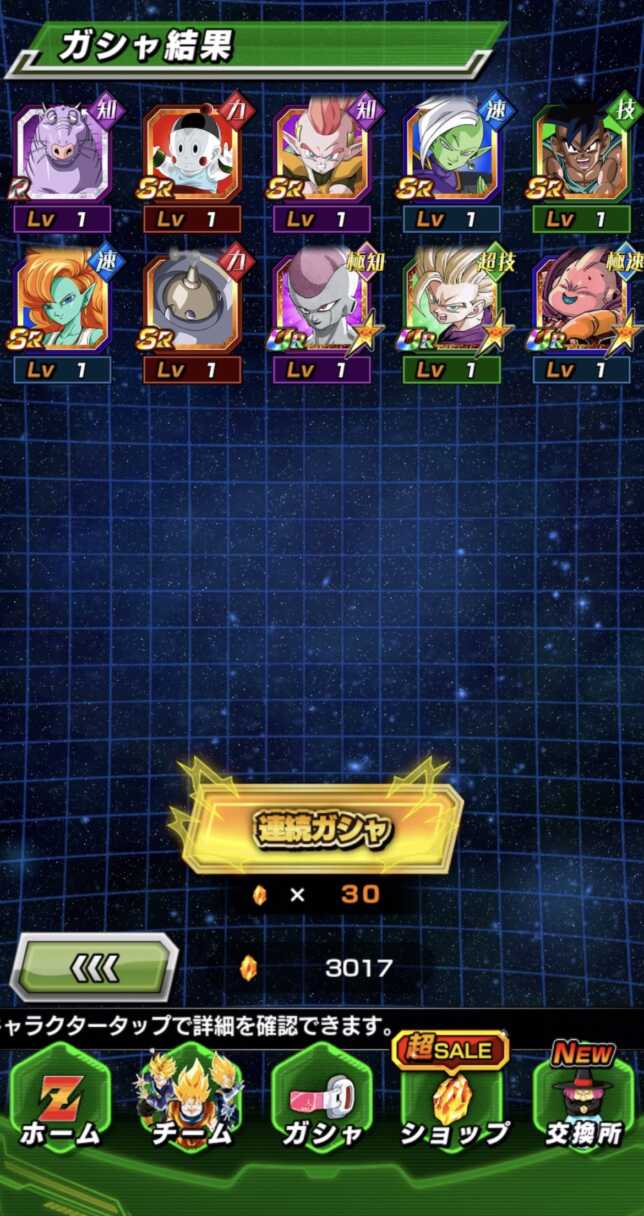The height and width of the screenshot is (1216, 644).
Task: Select the purple rhino-like R character card
Action: [62, 155]
